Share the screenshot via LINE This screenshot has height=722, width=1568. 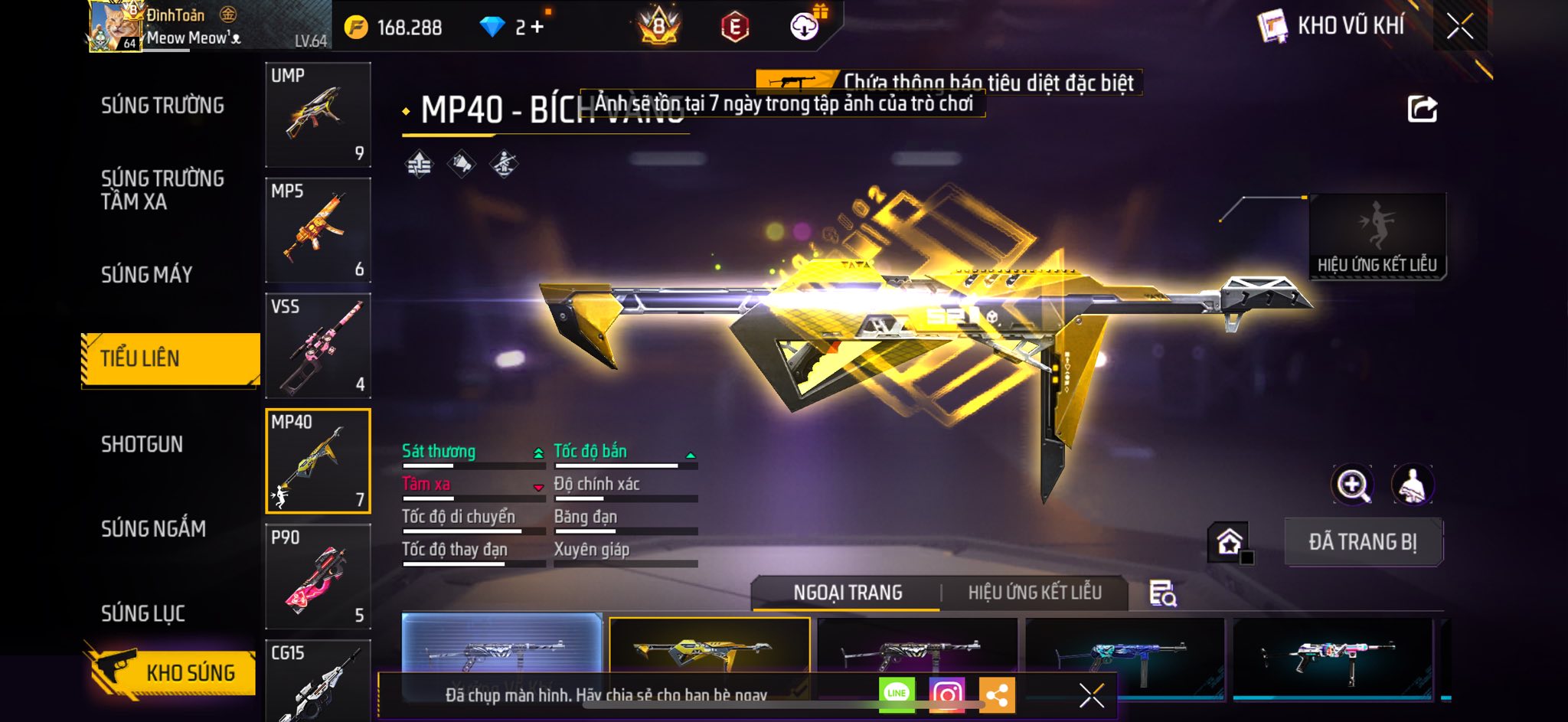(897, 694)
